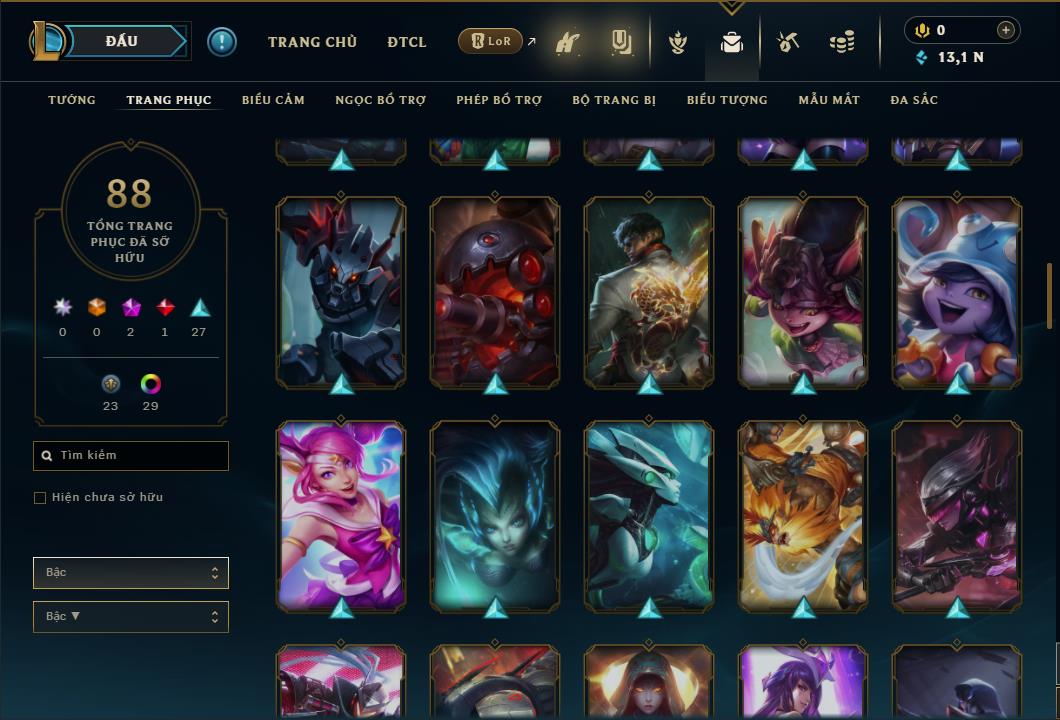Select the PHÉP BỔ TRỢ tab
The width and height of the screenshot is (1060, 720).
pos(499,100)
